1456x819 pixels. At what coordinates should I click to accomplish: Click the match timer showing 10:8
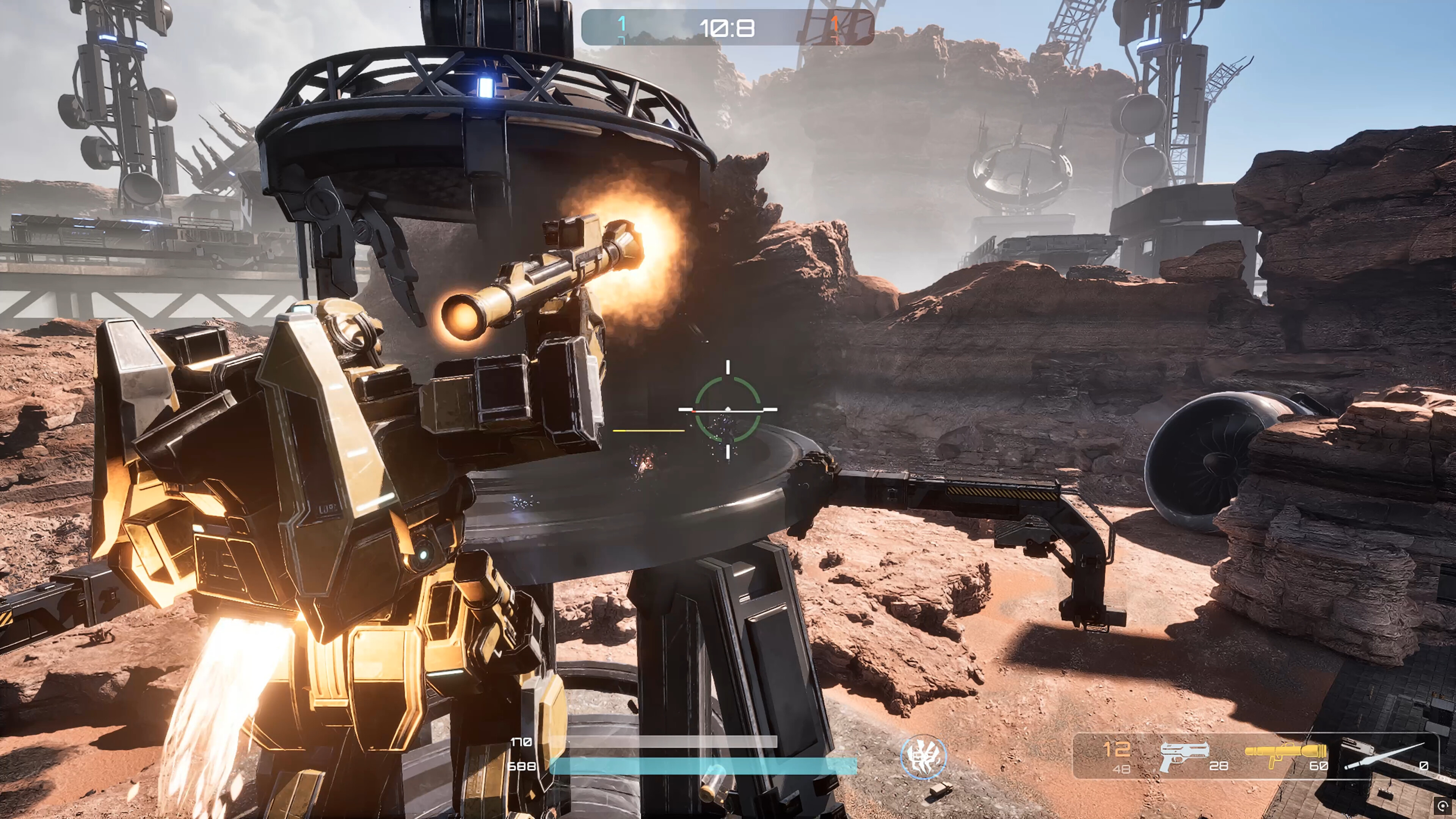728,28
